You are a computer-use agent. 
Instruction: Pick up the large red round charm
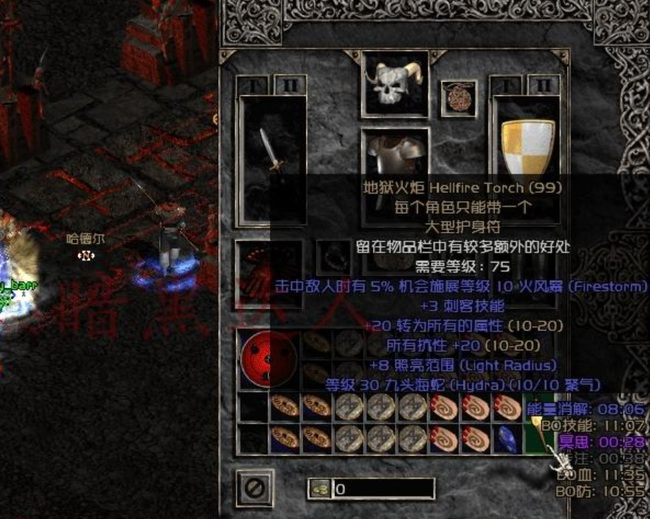point(268,360)
